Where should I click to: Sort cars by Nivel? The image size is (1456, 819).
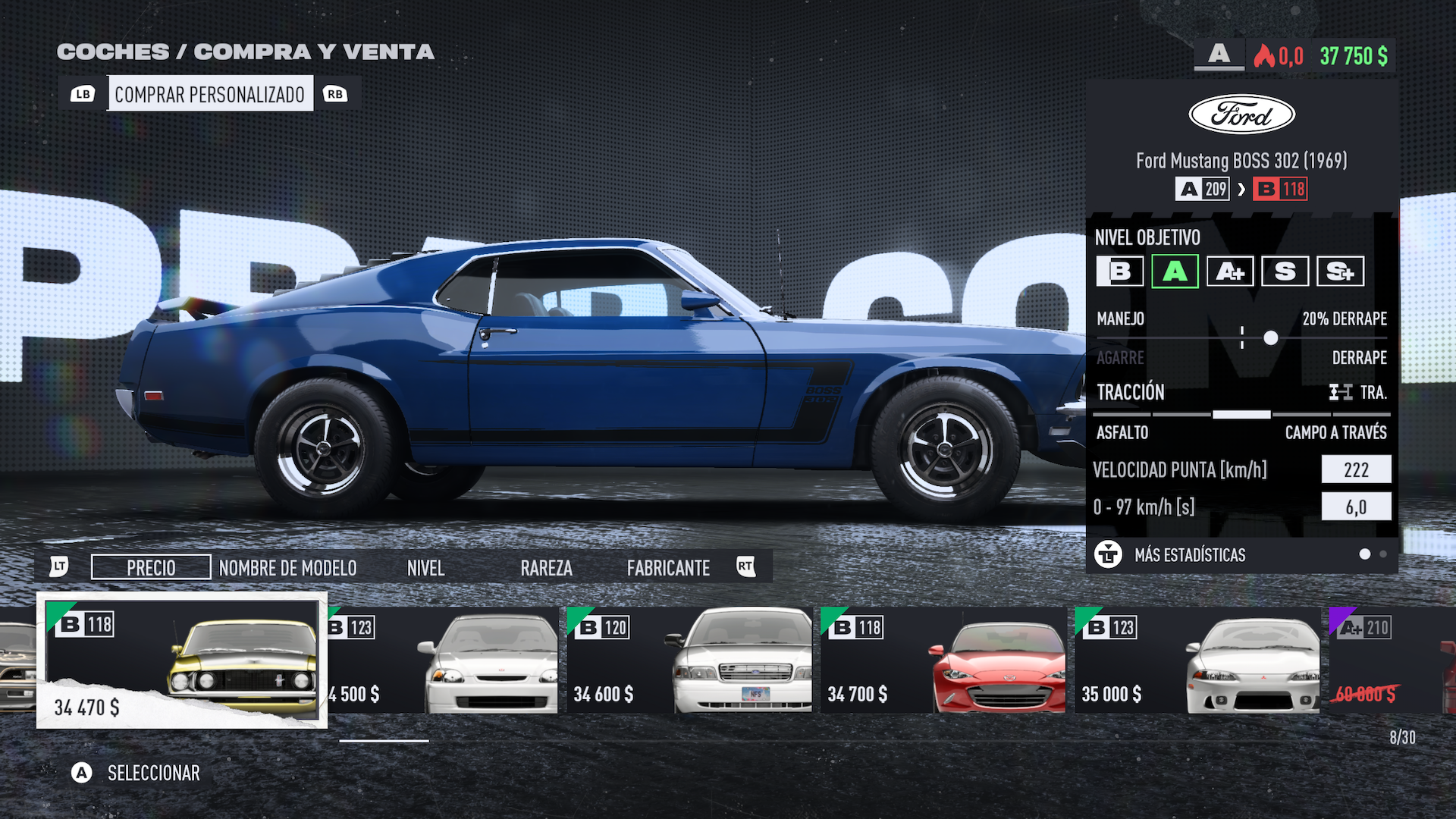click(425, 567)
